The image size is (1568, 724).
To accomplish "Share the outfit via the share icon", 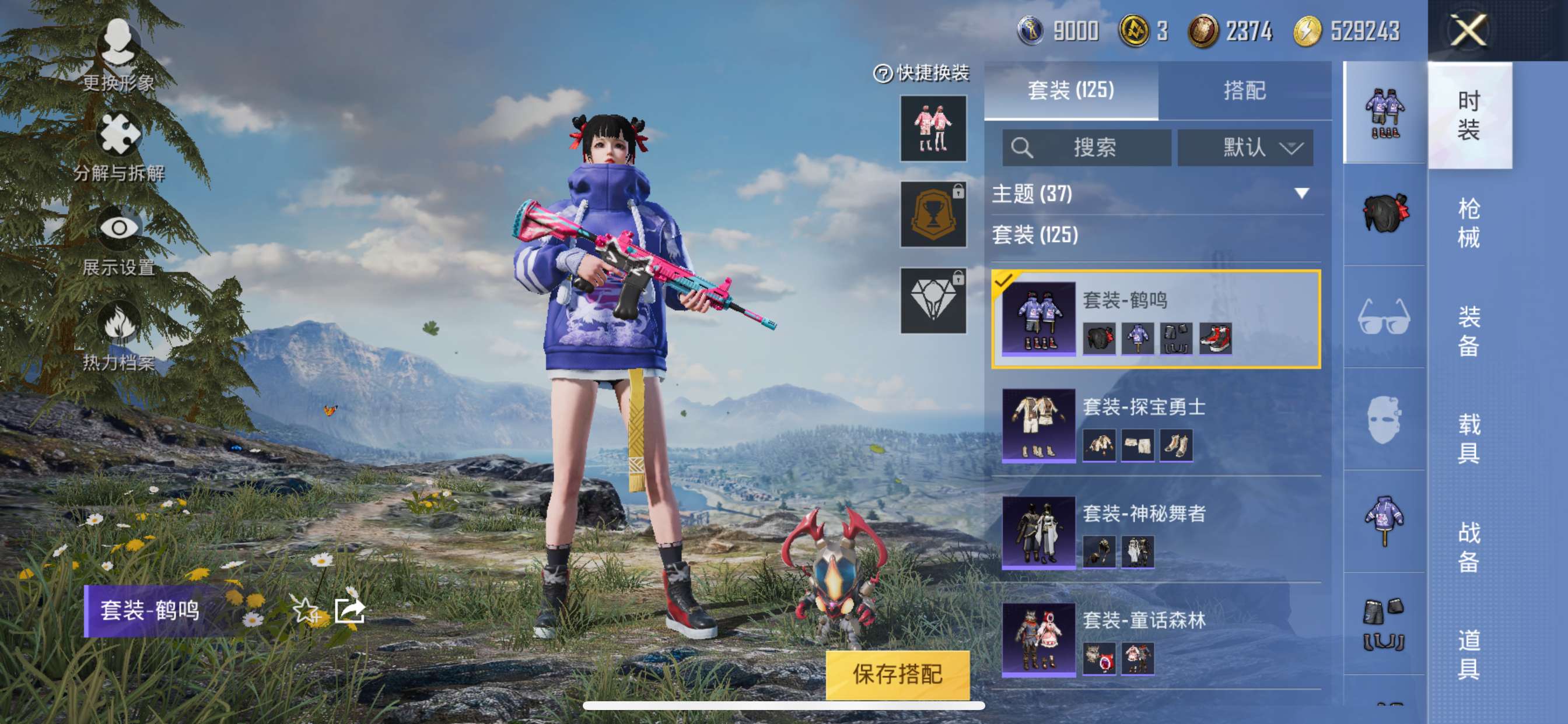I will pyautogui.click(x=350, y=610).
